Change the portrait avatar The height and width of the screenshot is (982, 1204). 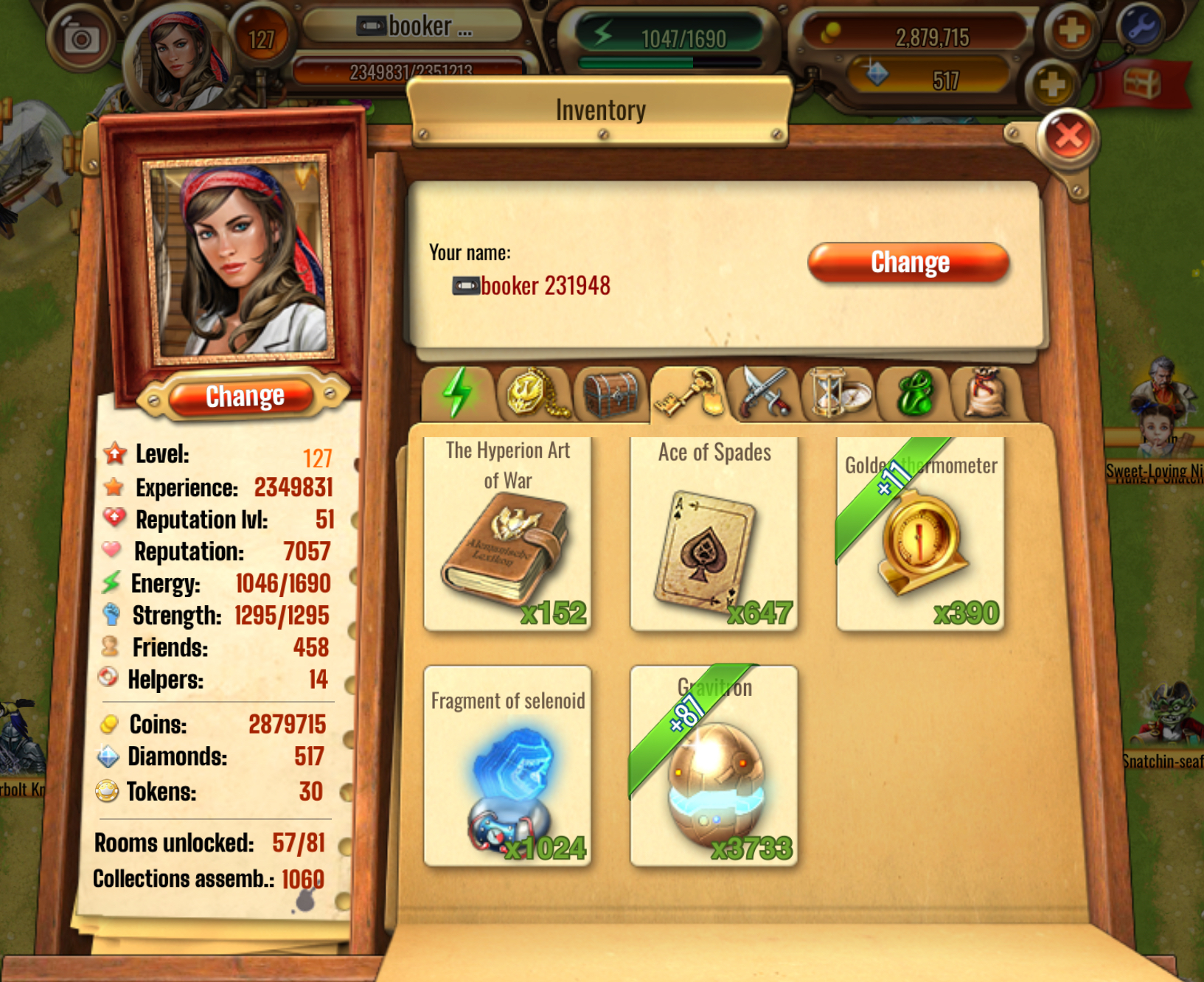tap(245, 397)
